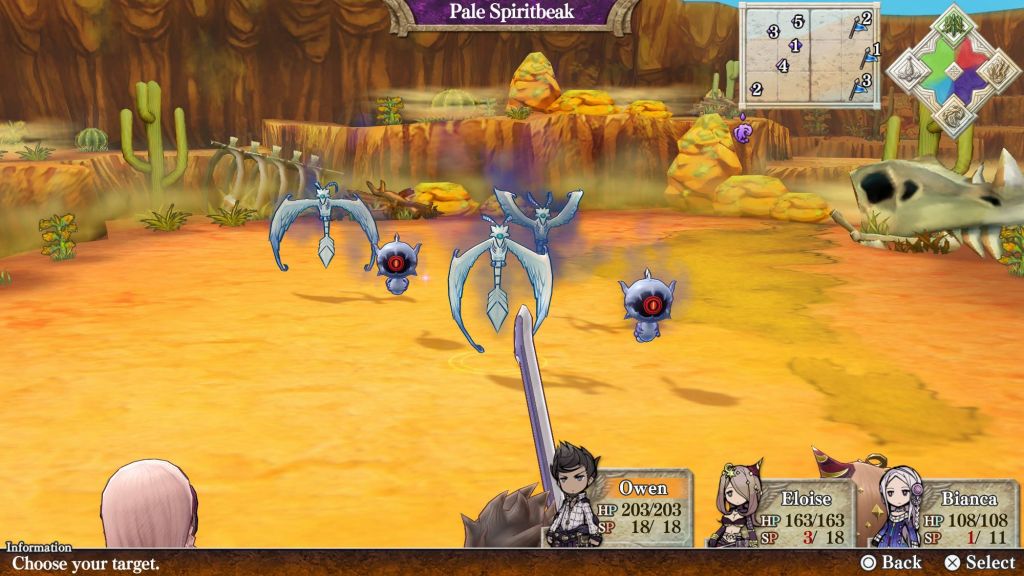
Task: Select enemy marker 4 on formation grid
Action: click(783, 67)
